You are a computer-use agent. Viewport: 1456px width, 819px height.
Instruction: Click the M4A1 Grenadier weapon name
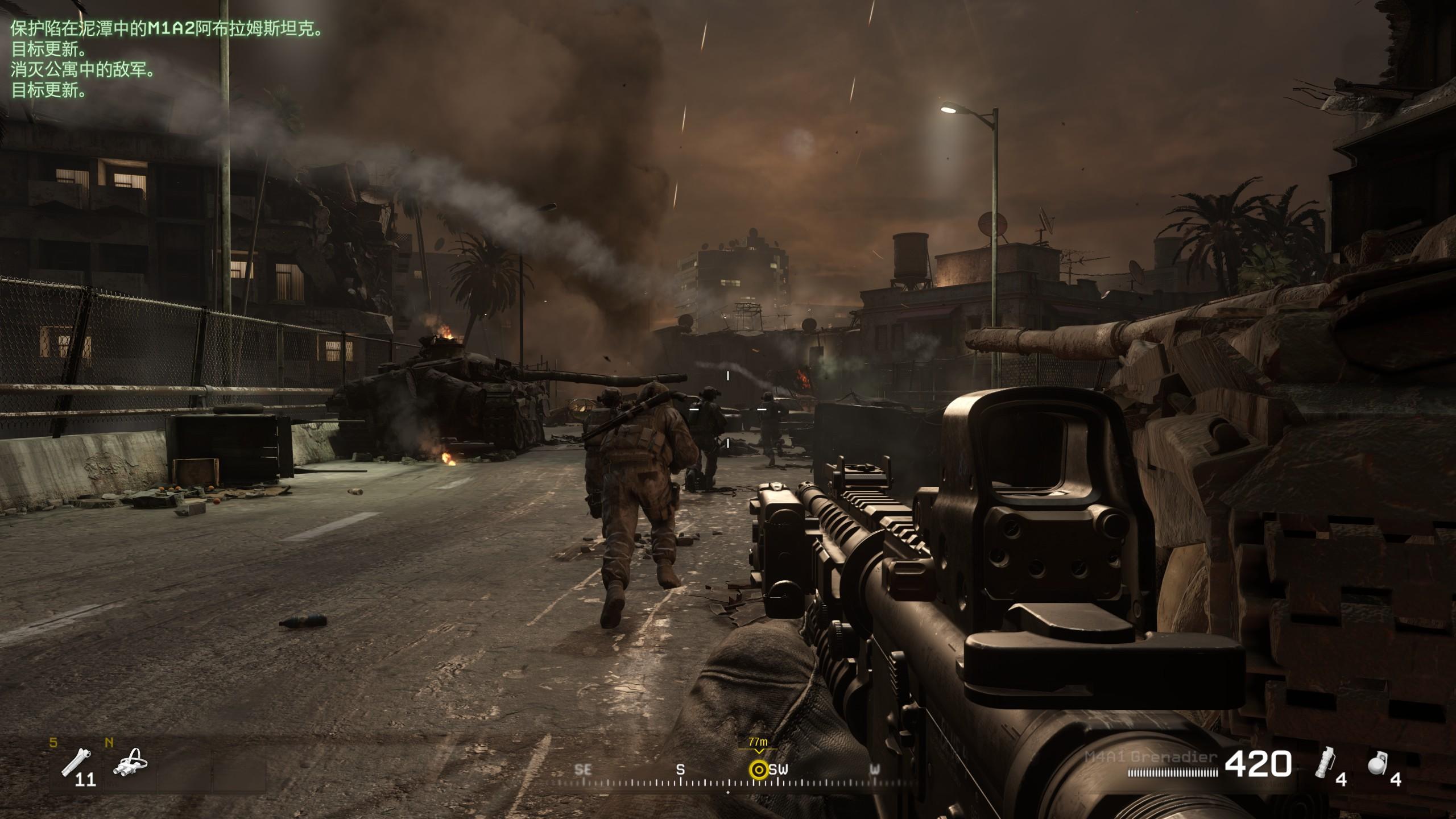[1151, 757]
